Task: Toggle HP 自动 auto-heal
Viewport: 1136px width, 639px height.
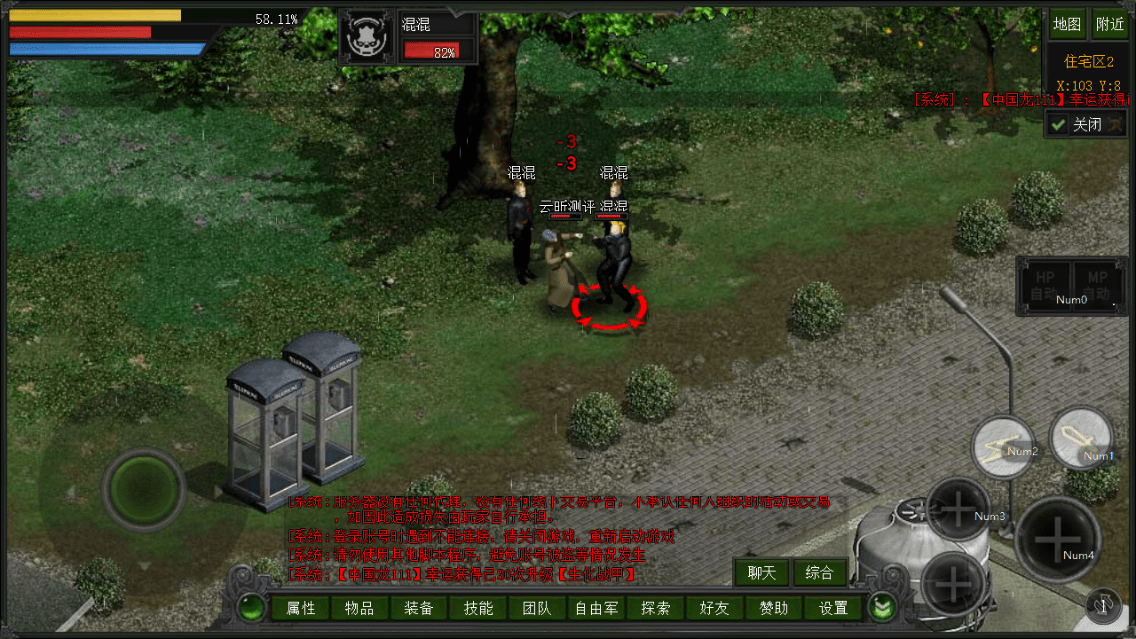Action: click(x=1045, y=286)
